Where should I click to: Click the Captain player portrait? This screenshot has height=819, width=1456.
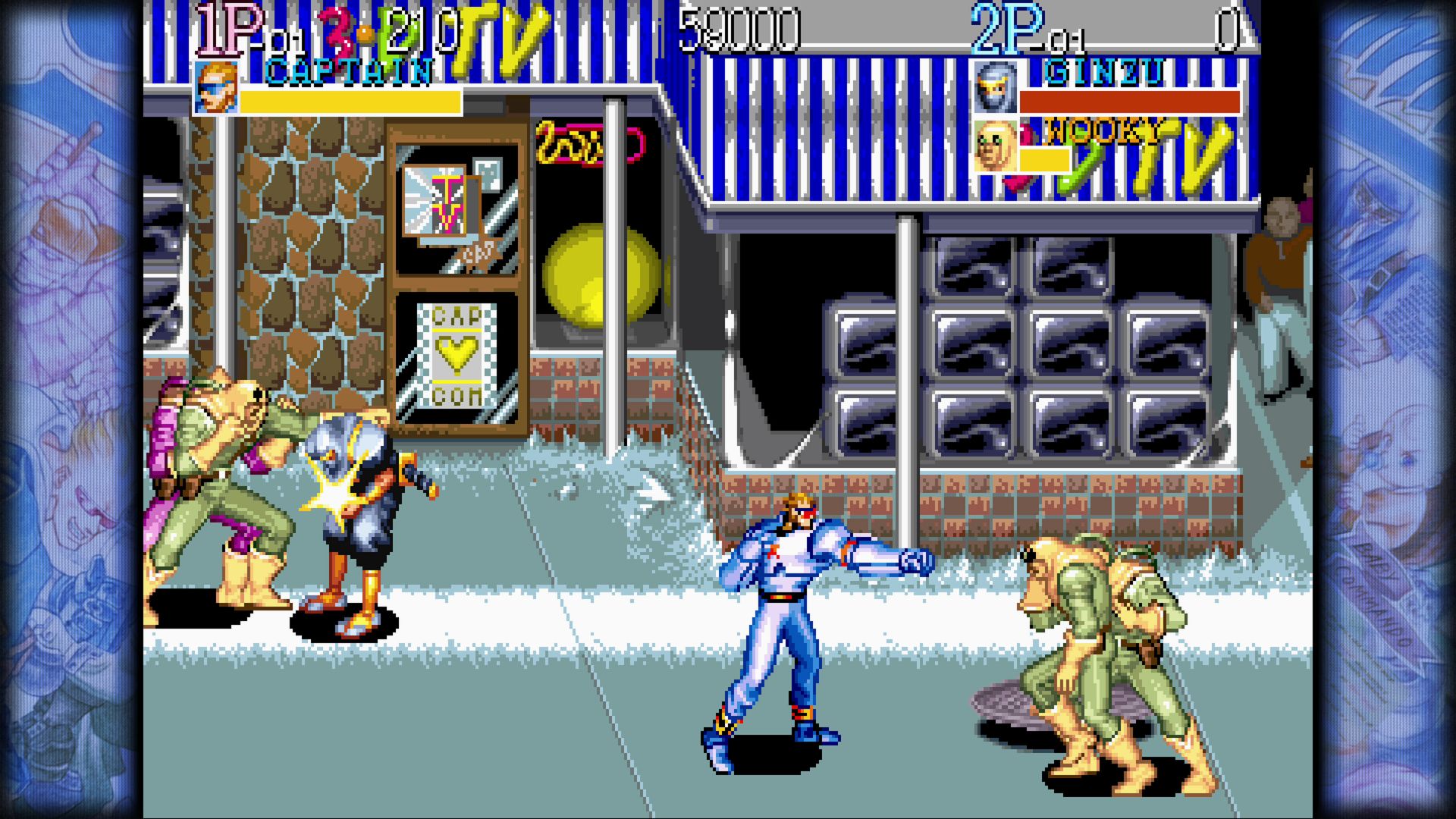pos(216,88)
